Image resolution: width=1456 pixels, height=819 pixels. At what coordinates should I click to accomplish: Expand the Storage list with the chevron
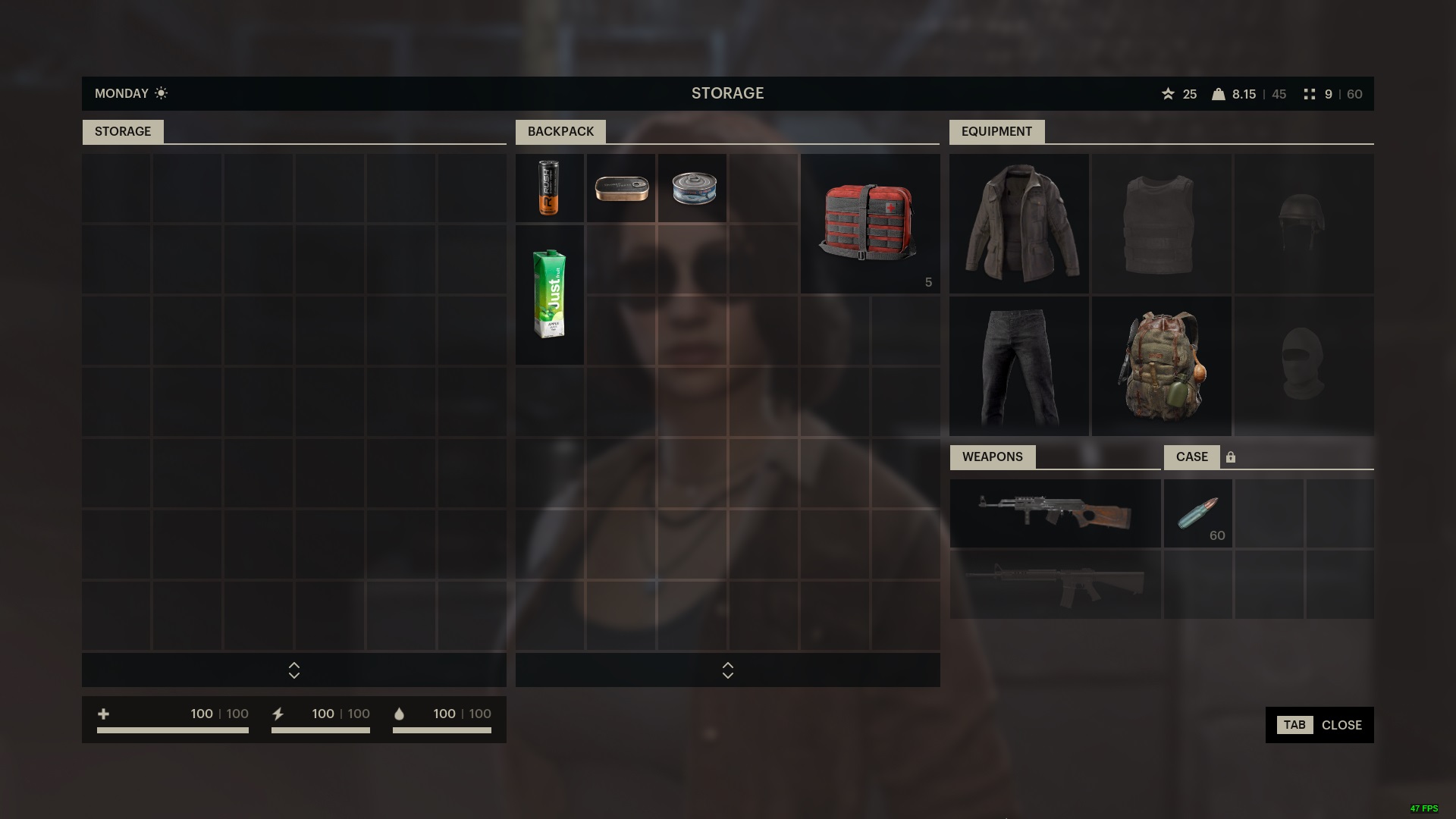(x=293, y=670)
